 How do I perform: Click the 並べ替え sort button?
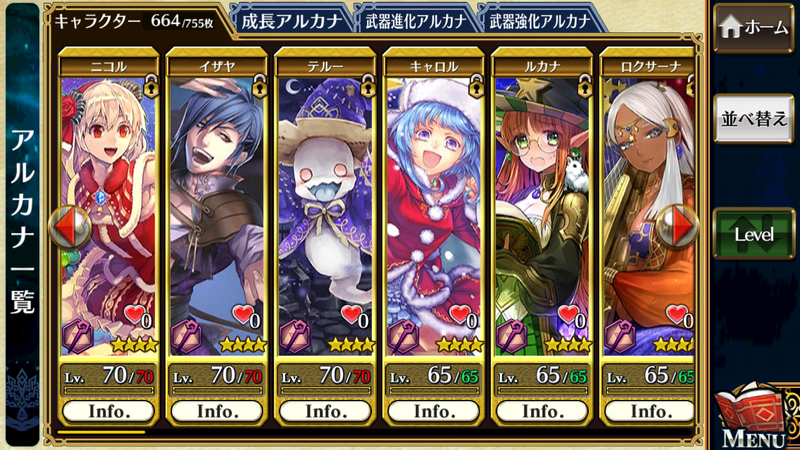click(x=755, y=116)
